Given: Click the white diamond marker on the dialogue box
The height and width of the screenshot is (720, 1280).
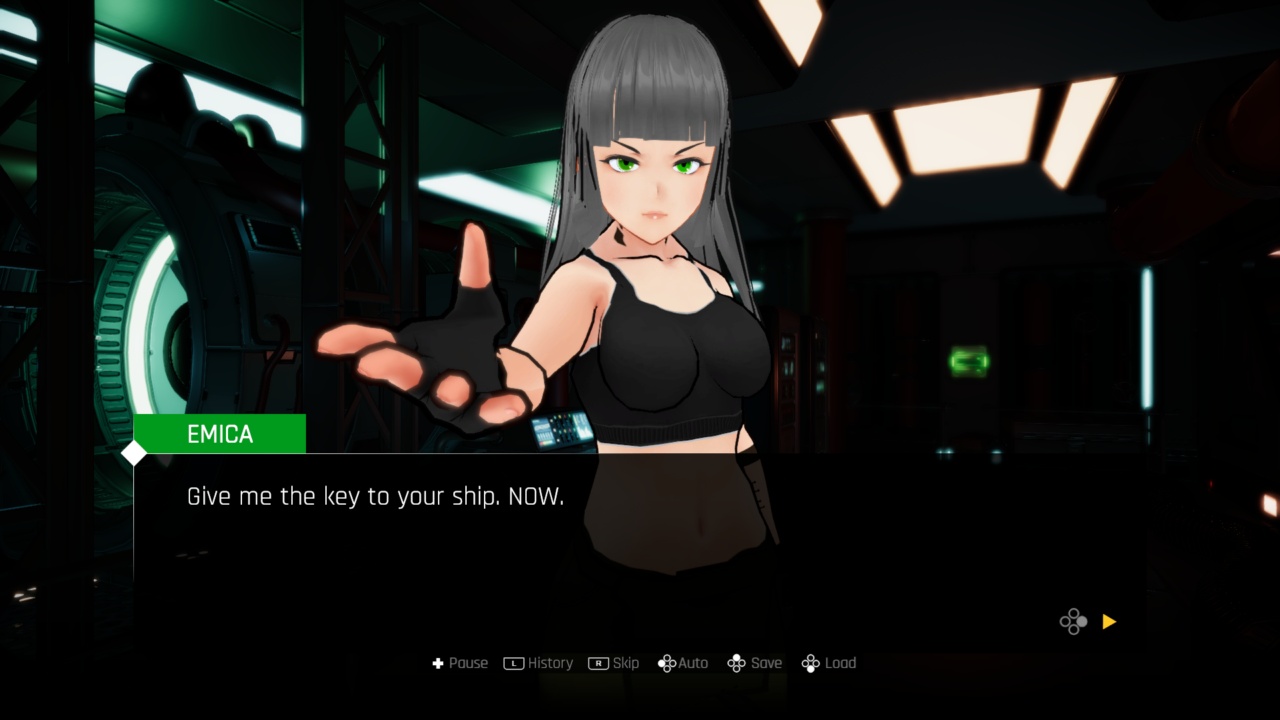Looking at the screenshot, I should tap(133, 453).
